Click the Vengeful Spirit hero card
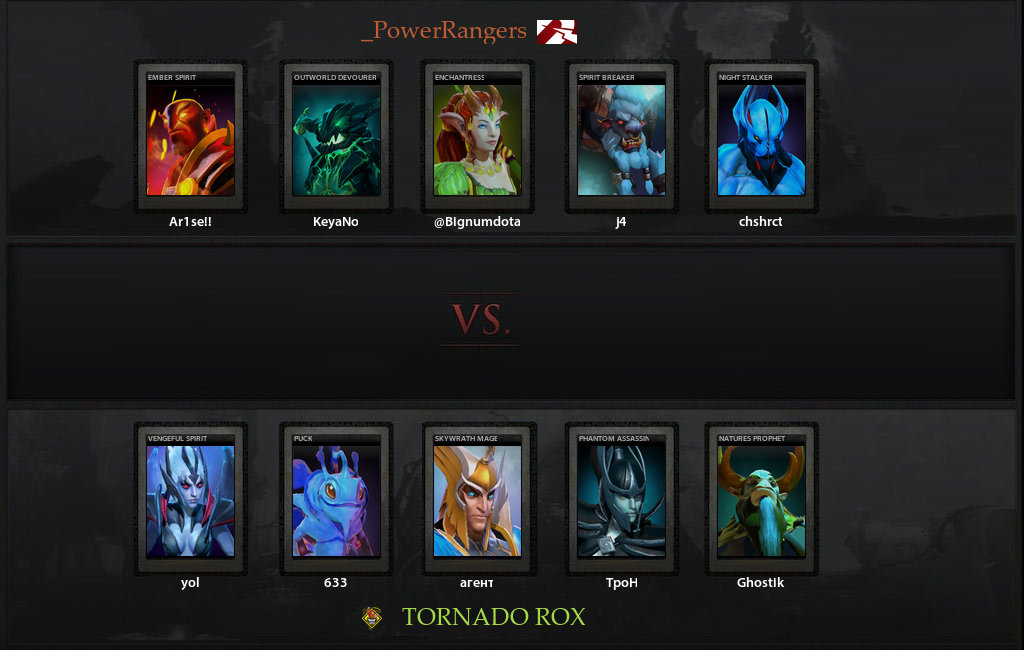Viewport: 1024px width, 650px height. 190,500
